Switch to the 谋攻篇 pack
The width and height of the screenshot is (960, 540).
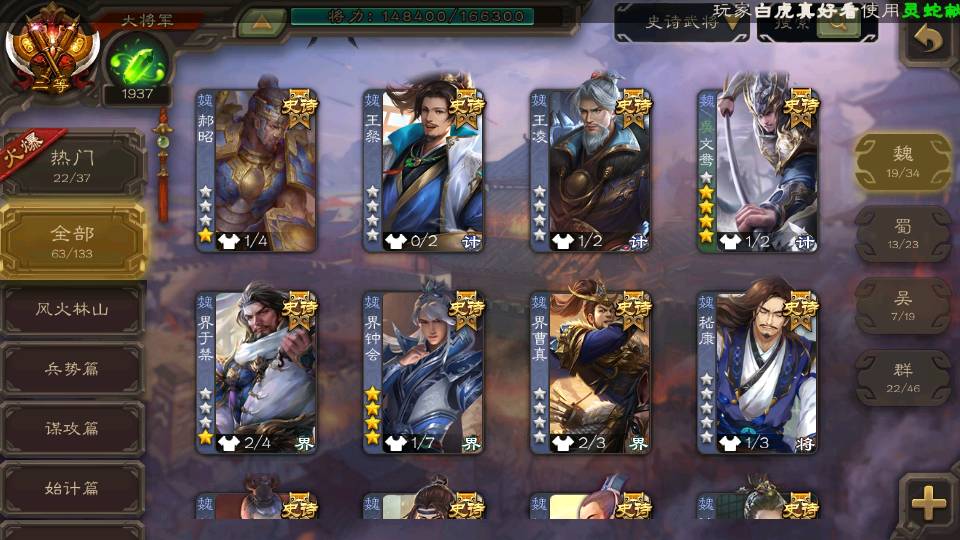click(x=72, y=428)
